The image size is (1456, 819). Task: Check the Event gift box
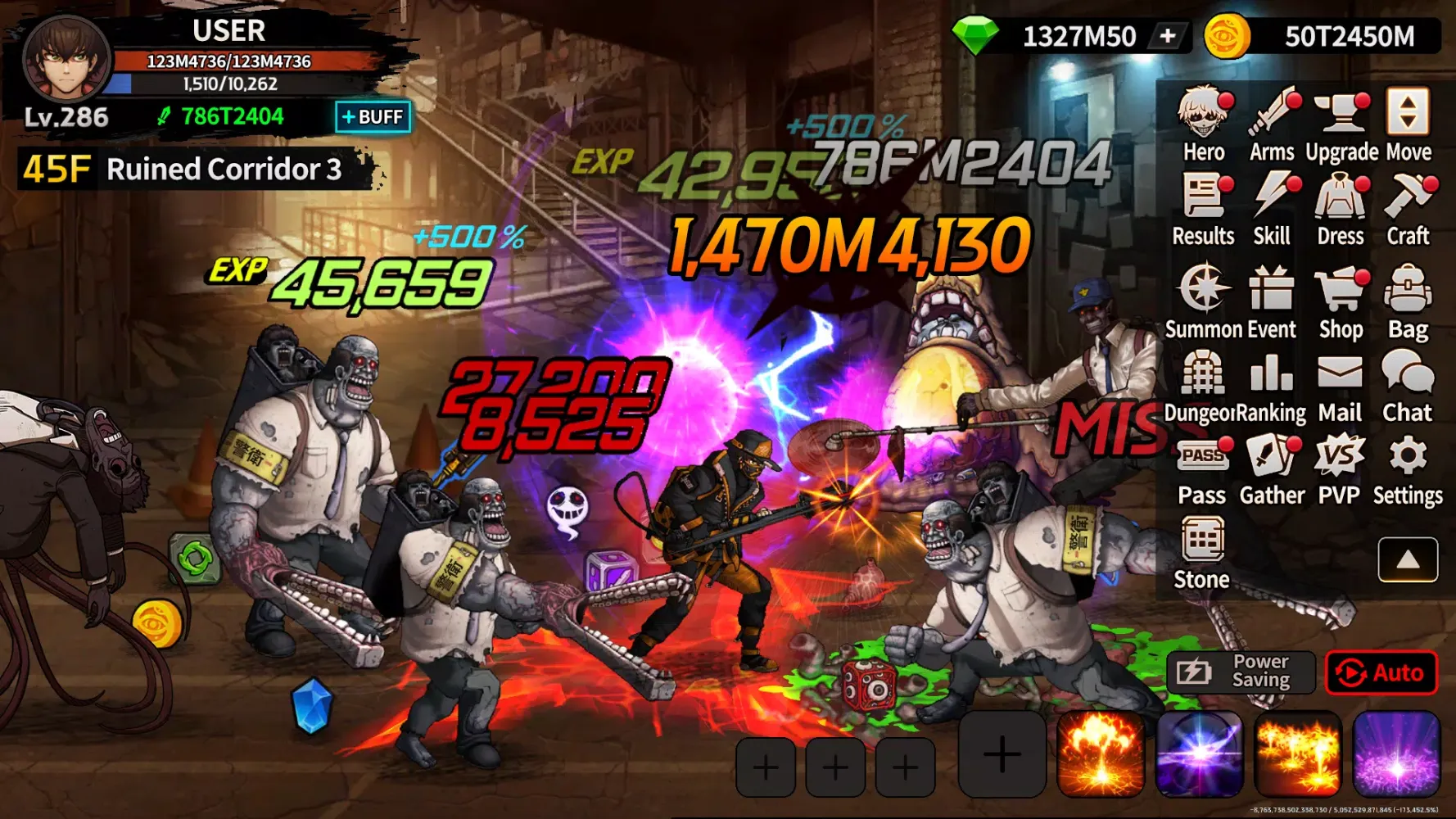pyautogui.click(x=1272, y=301)
